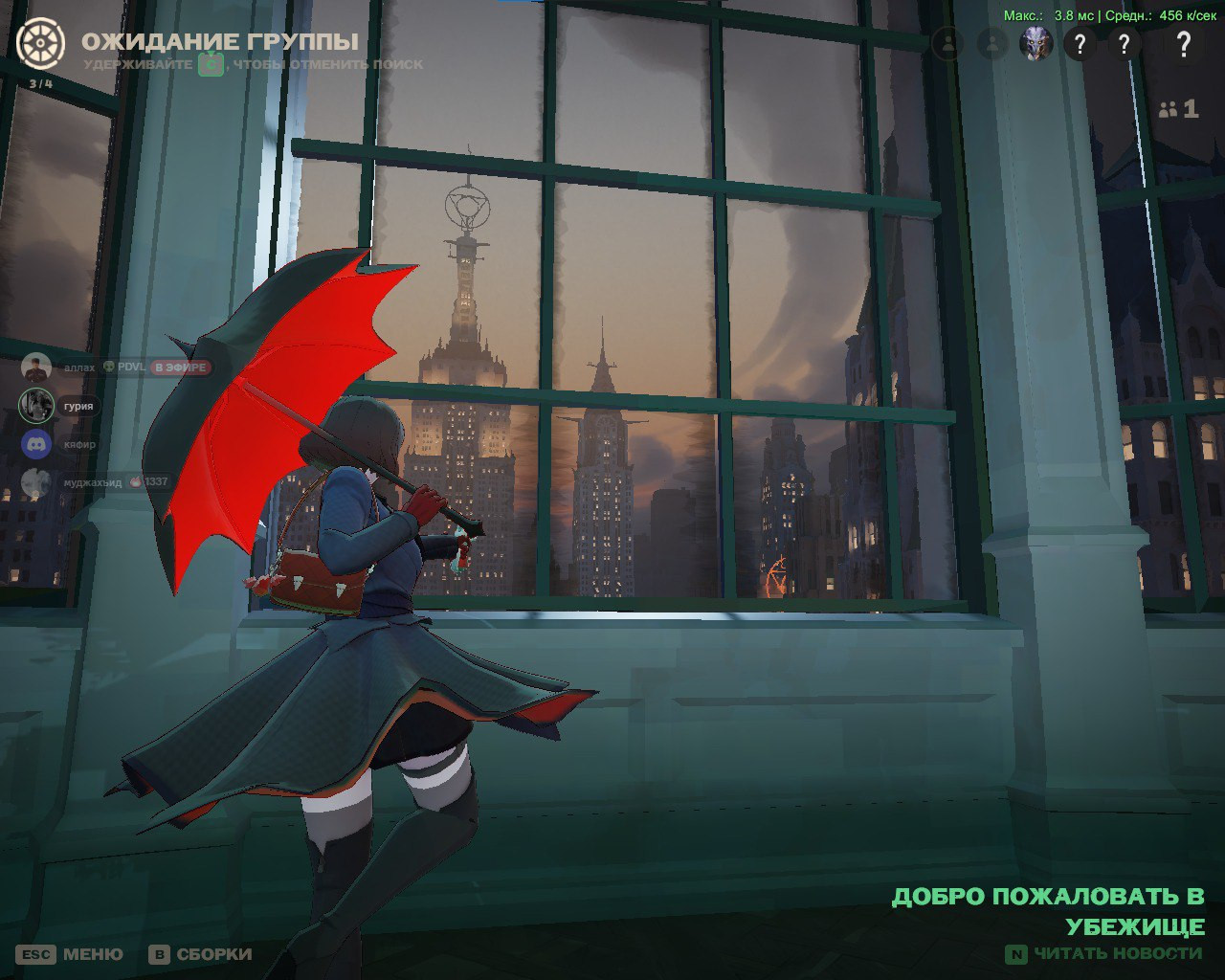1225x980 pixels.
Task: Click the hero portrait avatar at top right
Action: point(1034,43)
